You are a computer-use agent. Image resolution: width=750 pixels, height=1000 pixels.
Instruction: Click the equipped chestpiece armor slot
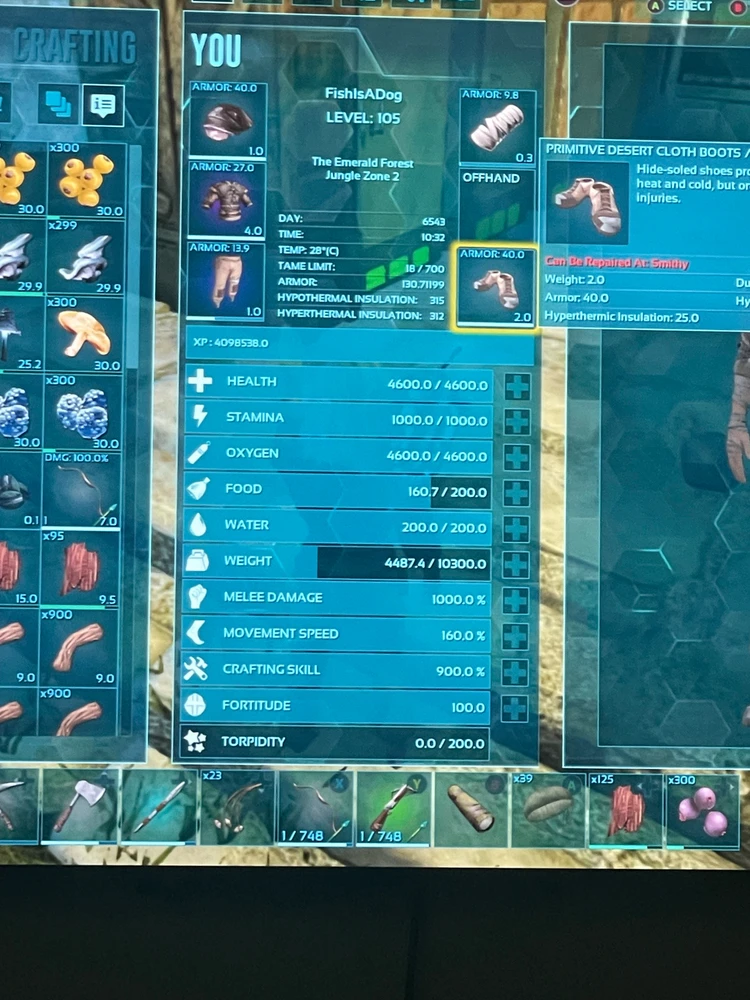pos(228,200)
